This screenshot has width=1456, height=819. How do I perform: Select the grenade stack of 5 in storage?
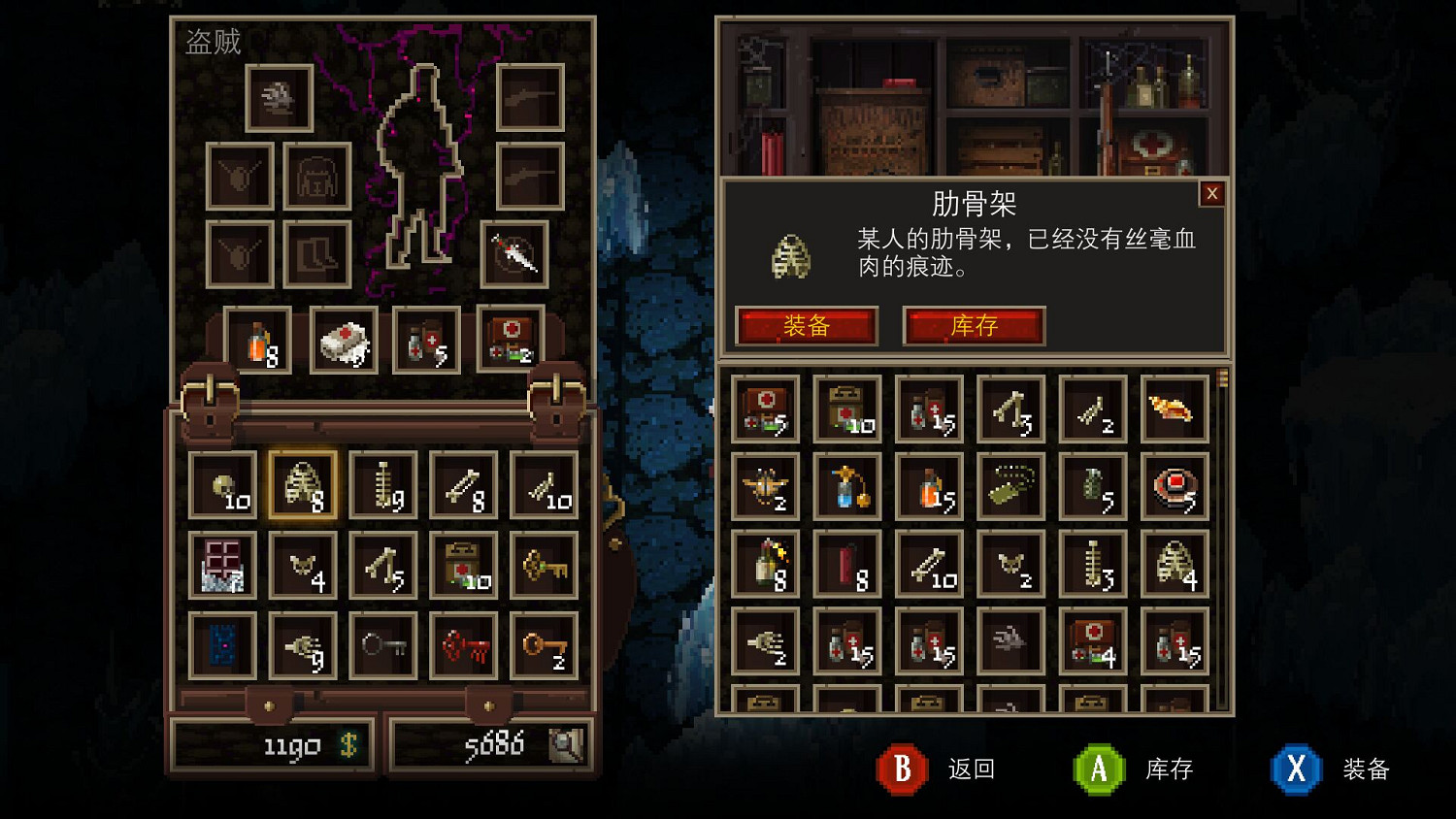pyautogui.click(x=1093, y=487)
